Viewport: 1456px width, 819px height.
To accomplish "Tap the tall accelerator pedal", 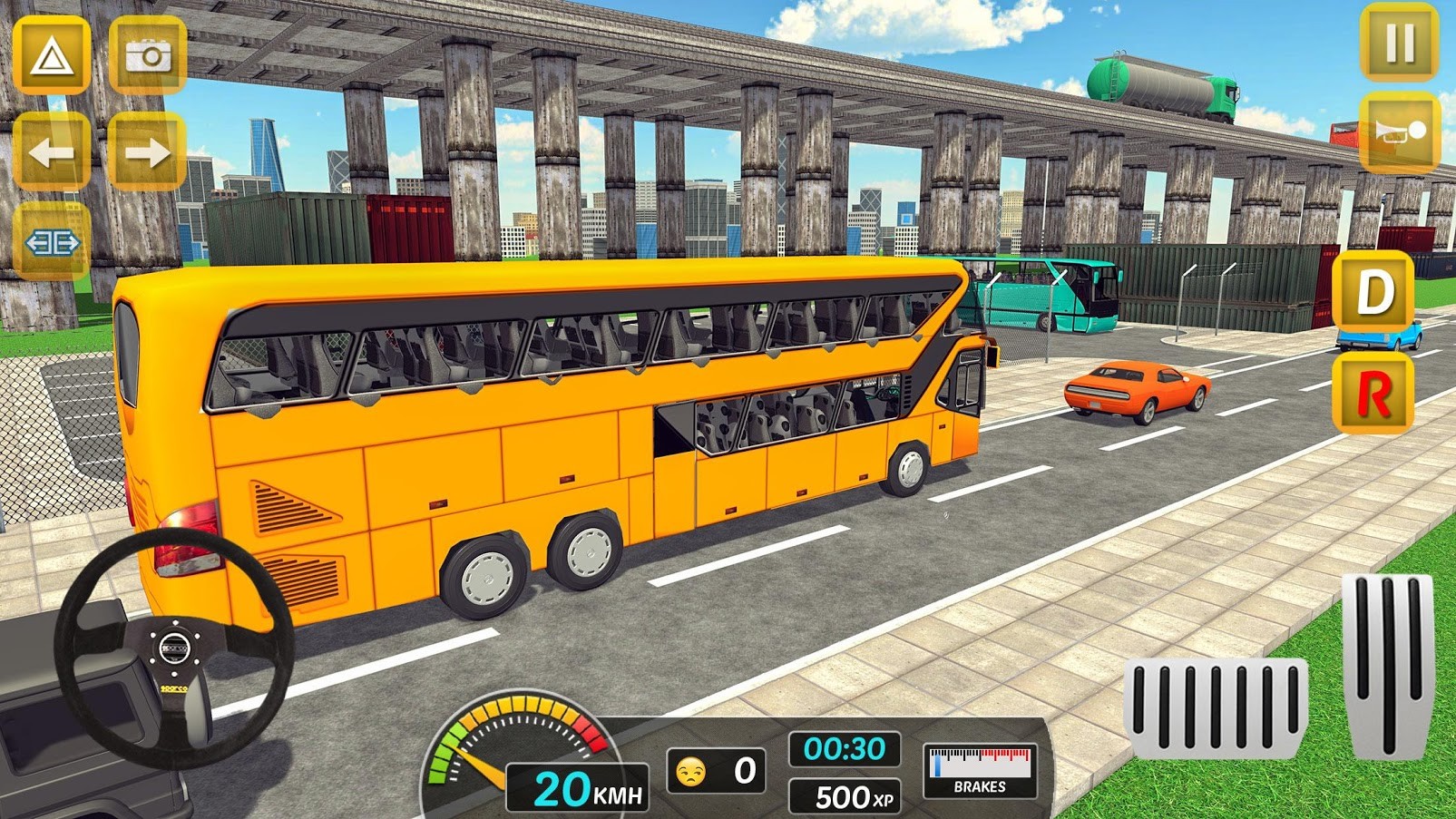I will (1387, 665).
